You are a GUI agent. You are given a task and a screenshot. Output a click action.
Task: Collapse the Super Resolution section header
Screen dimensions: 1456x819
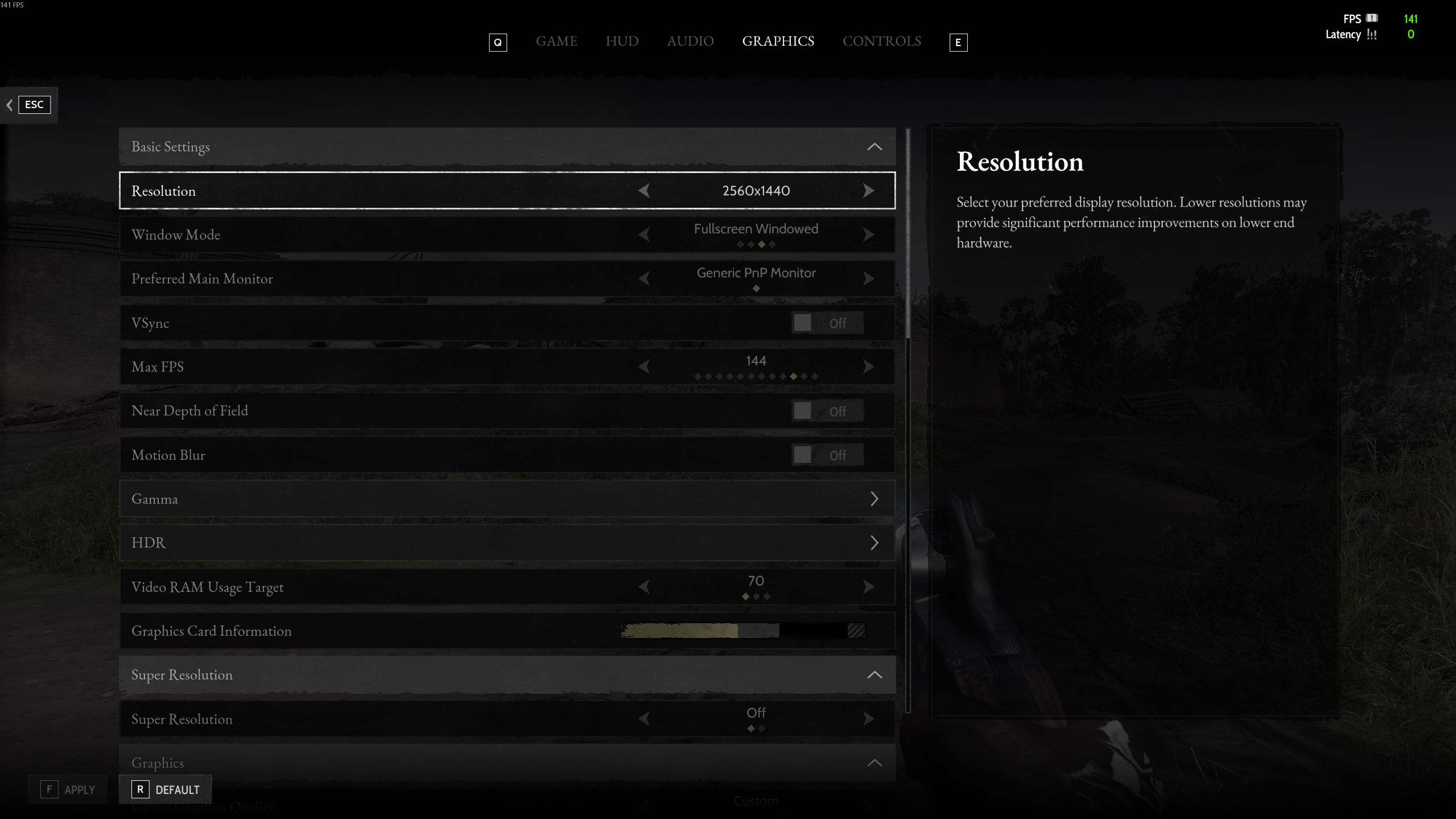click(x=874, y=675)
